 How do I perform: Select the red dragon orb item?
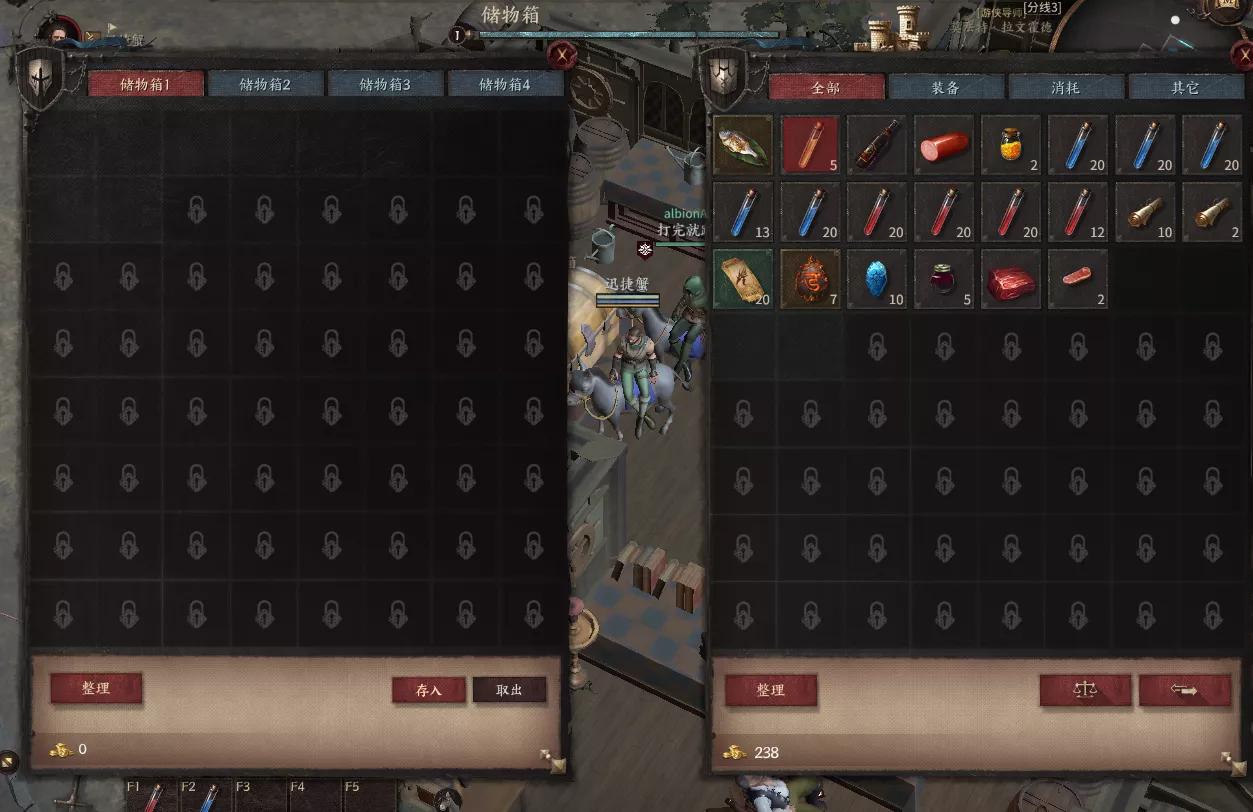coord(810,279)
